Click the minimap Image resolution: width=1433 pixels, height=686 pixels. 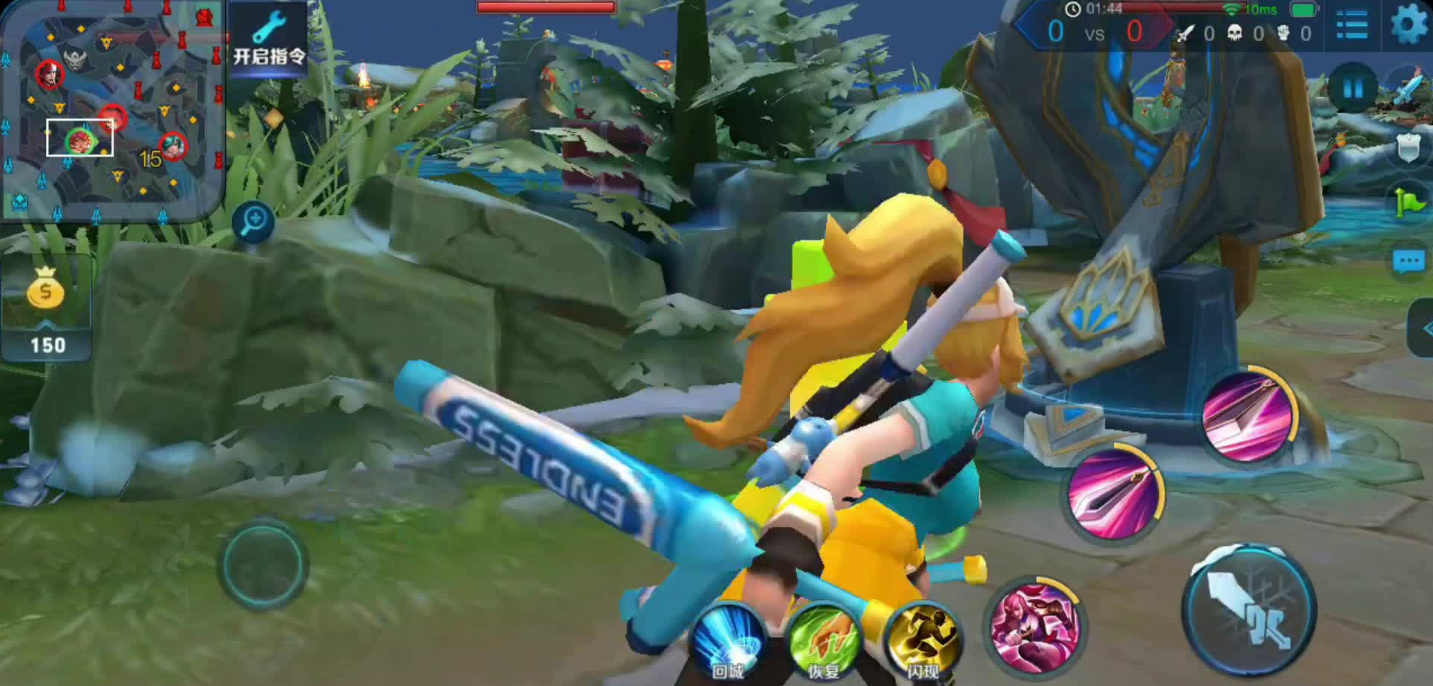(x=110, y=110)
